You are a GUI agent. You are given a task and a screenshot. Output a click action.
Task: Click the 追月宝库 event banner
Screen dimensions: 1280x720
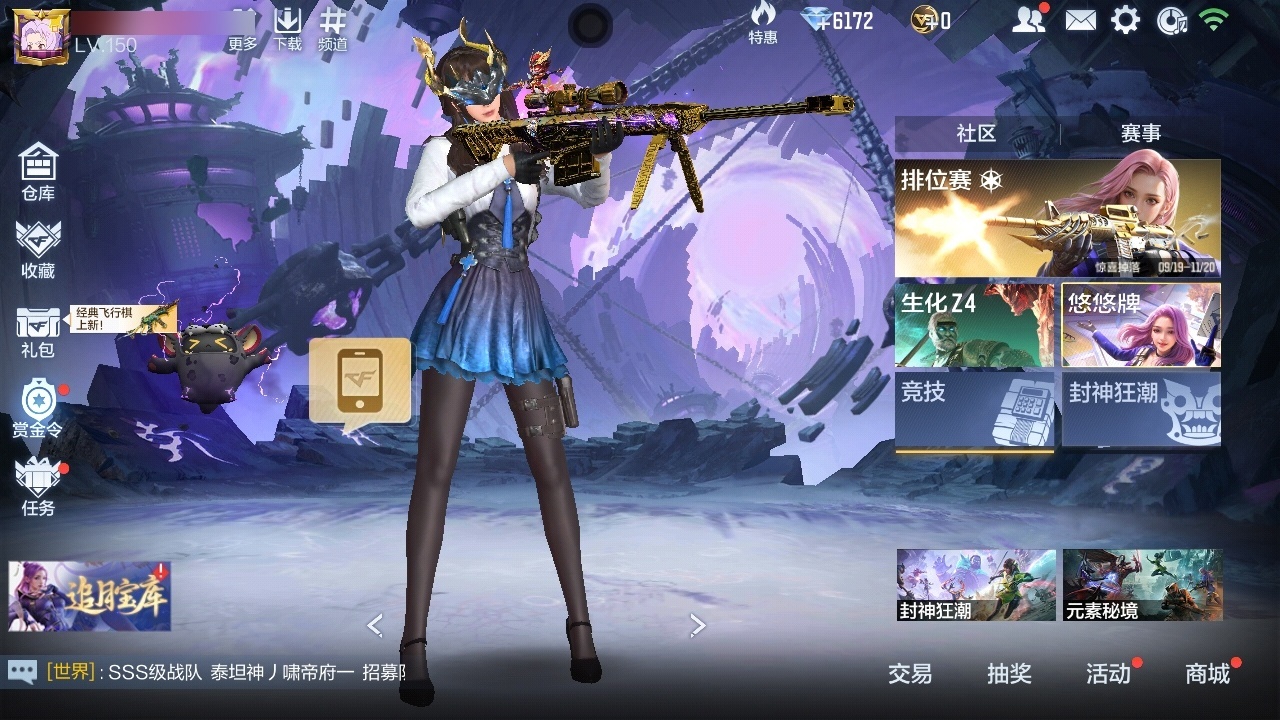(89, 596)
